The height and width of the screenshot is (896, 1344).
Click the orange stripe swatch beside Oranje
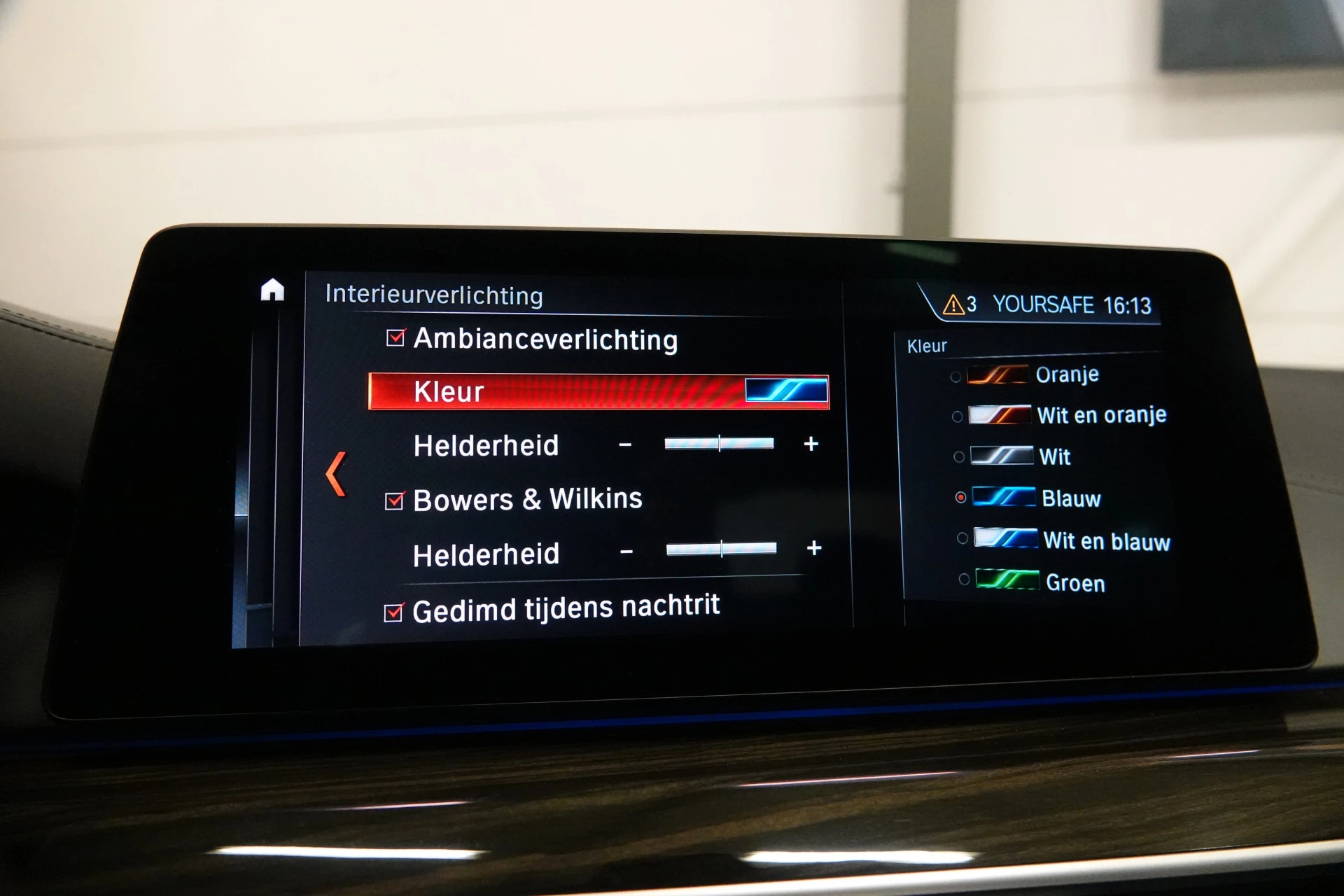pos(997,374)
